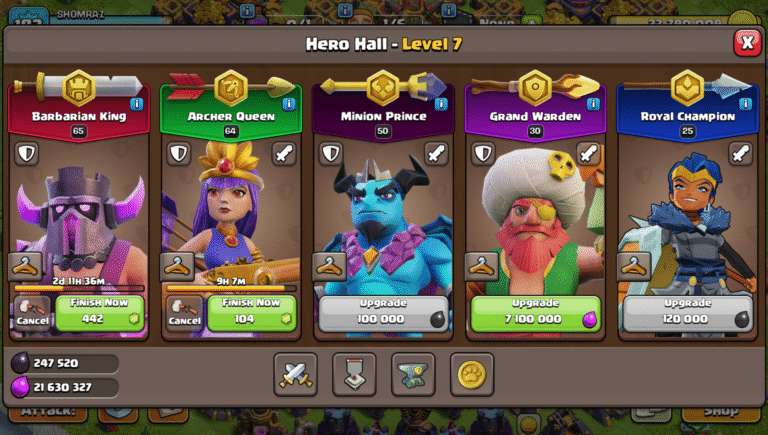Viewport: 768px width, 435px height.
Task: Toggle Minion Prince sword mode
Action: (x=436, y=153)
